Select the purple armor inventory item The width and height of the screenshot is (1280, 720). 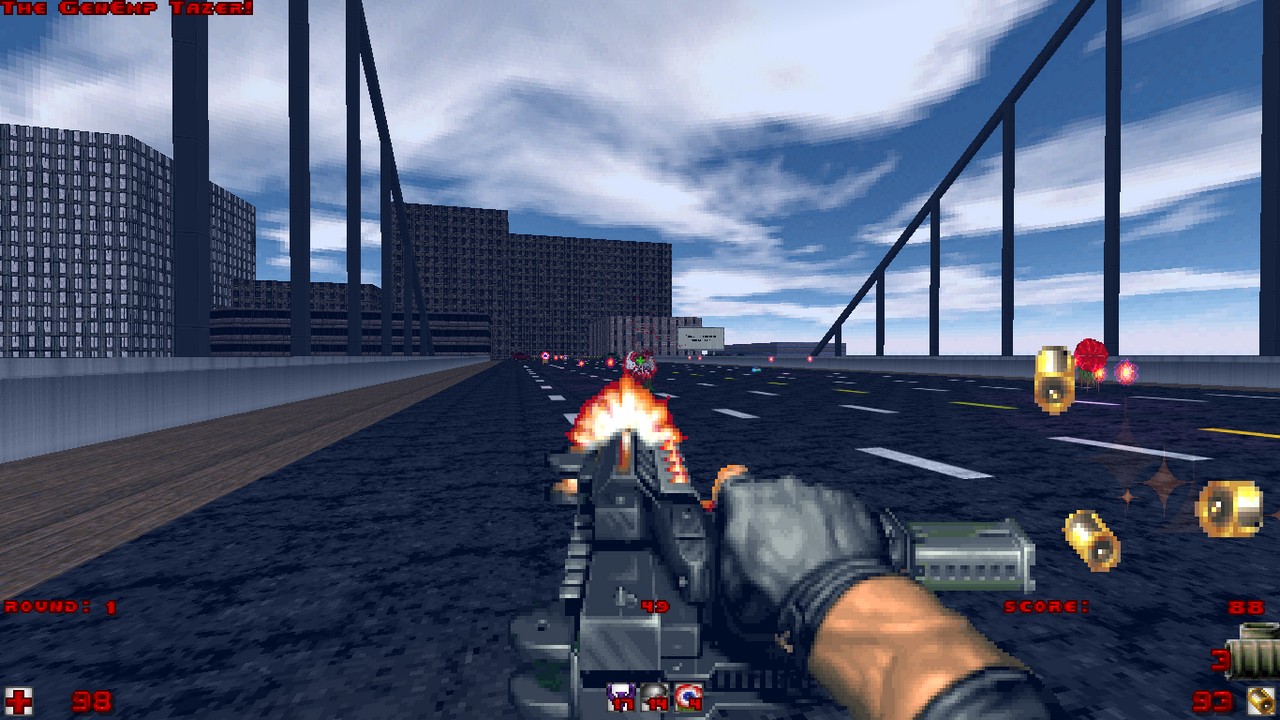pyautogui.click(x=621, y=697)
